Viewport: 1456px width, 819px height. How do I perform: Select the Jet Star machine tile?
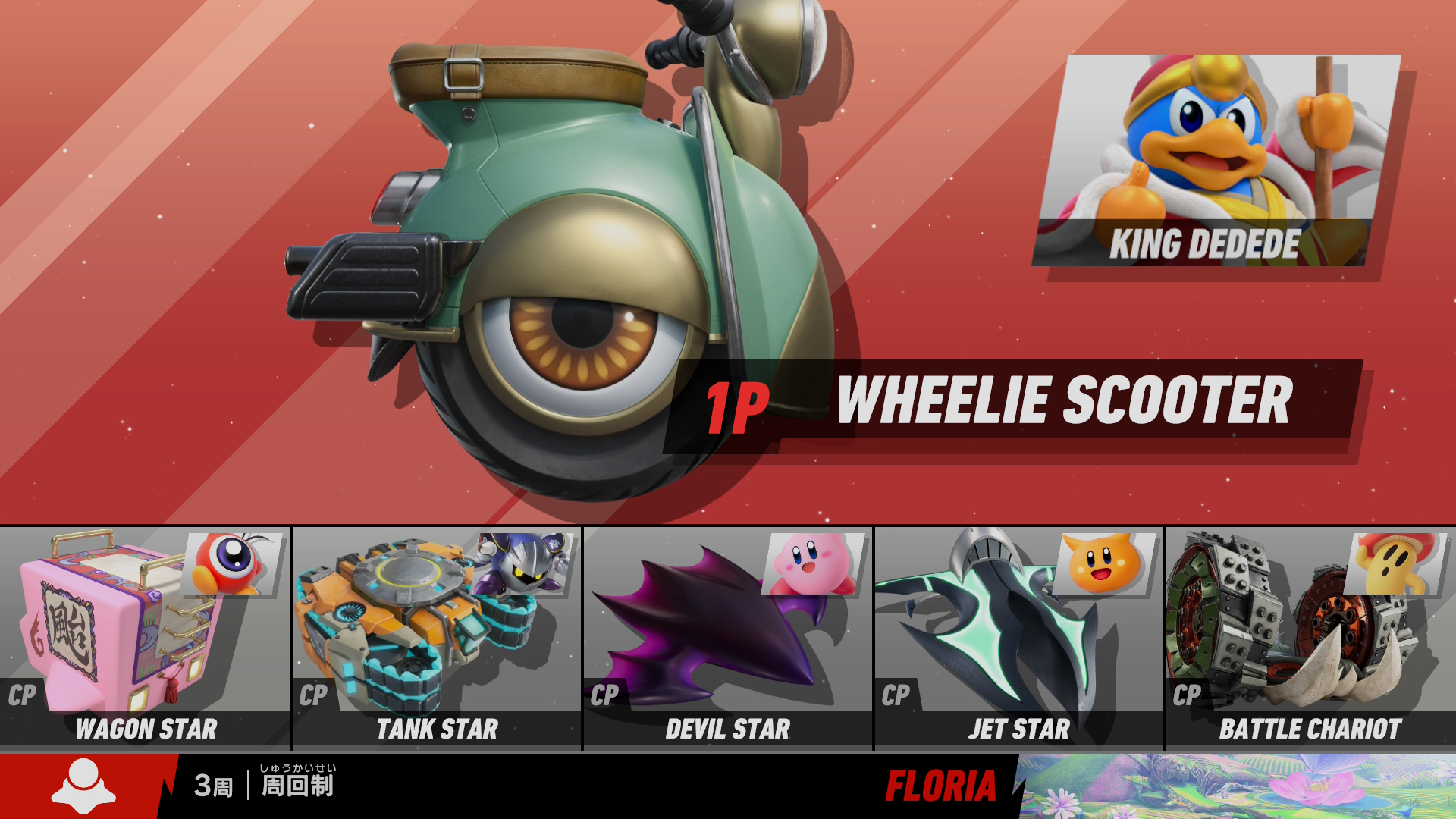1019,638
